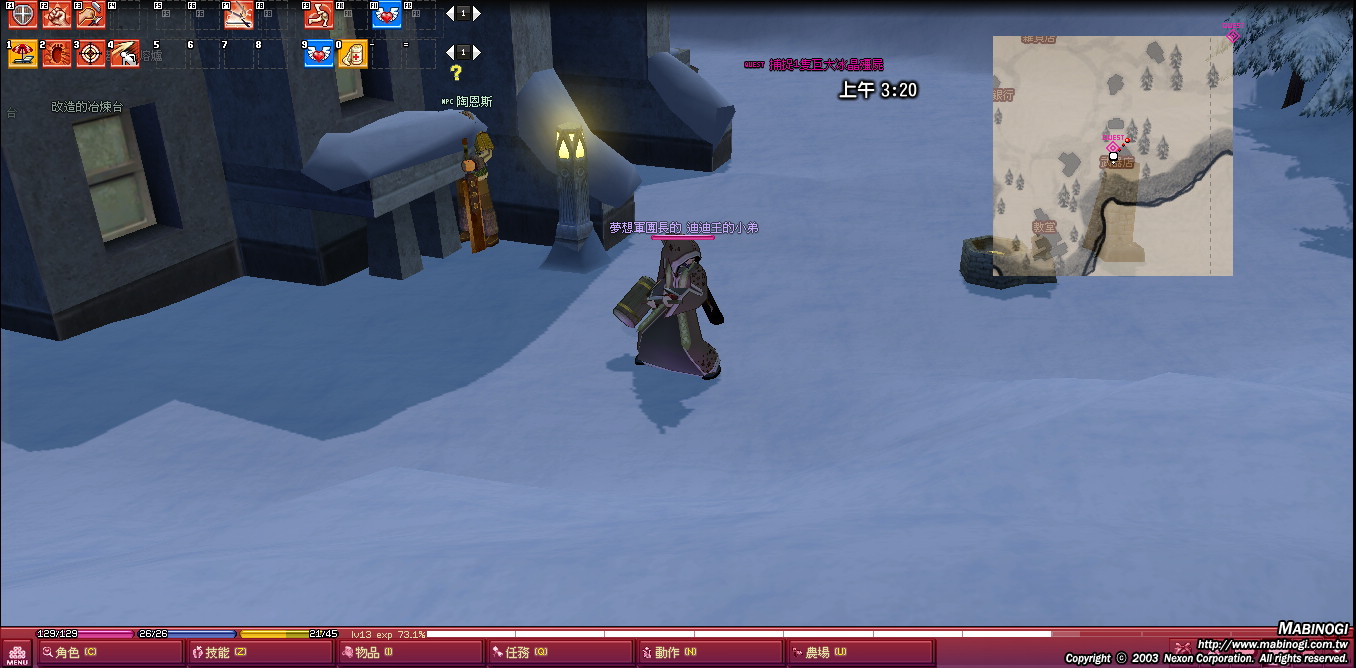The image size is (1356, 668).
Task: Use the crosshair target skill in slot 3
Action: 90,53
